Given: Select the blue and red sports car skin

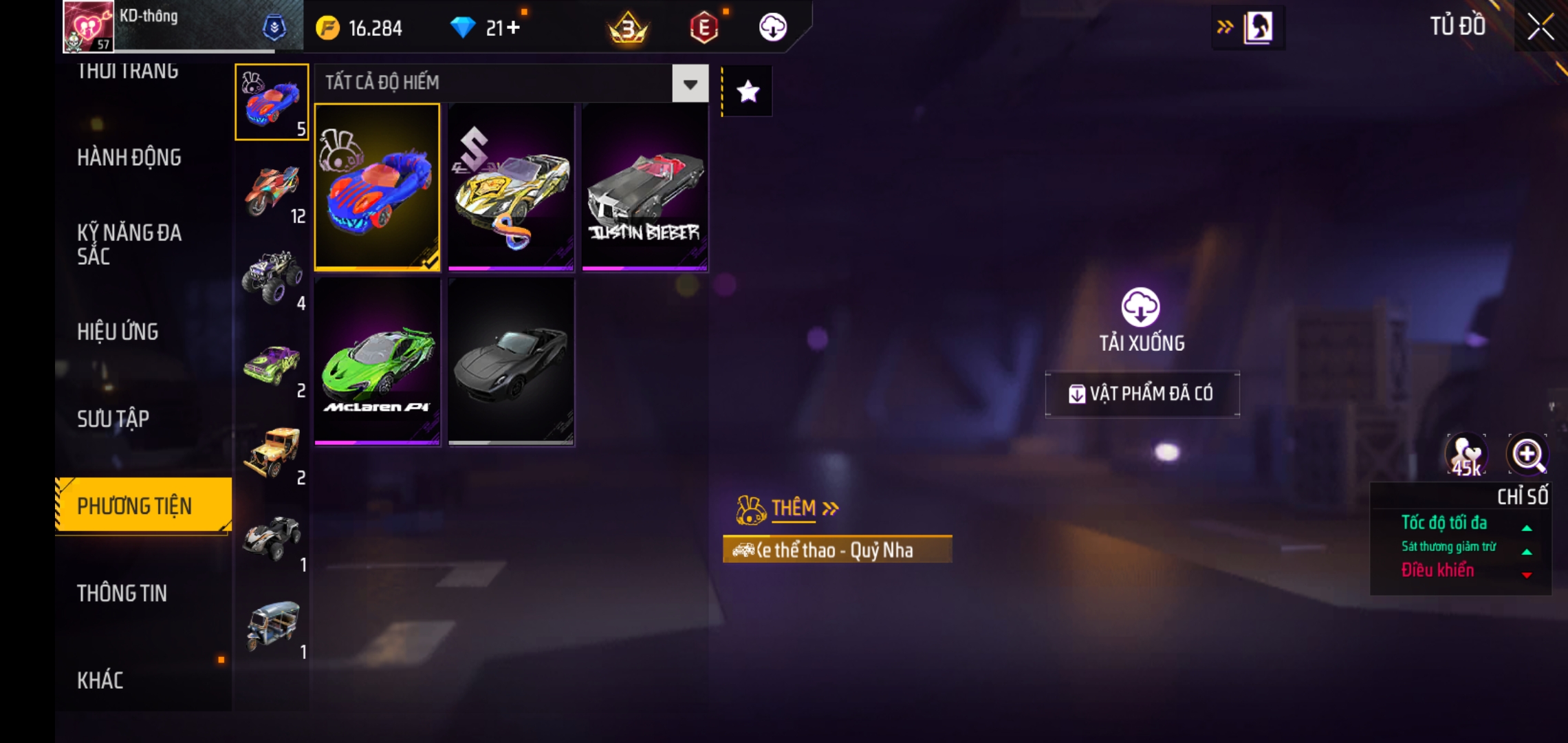Looking at the screenshot, I should tap(377, 186).
